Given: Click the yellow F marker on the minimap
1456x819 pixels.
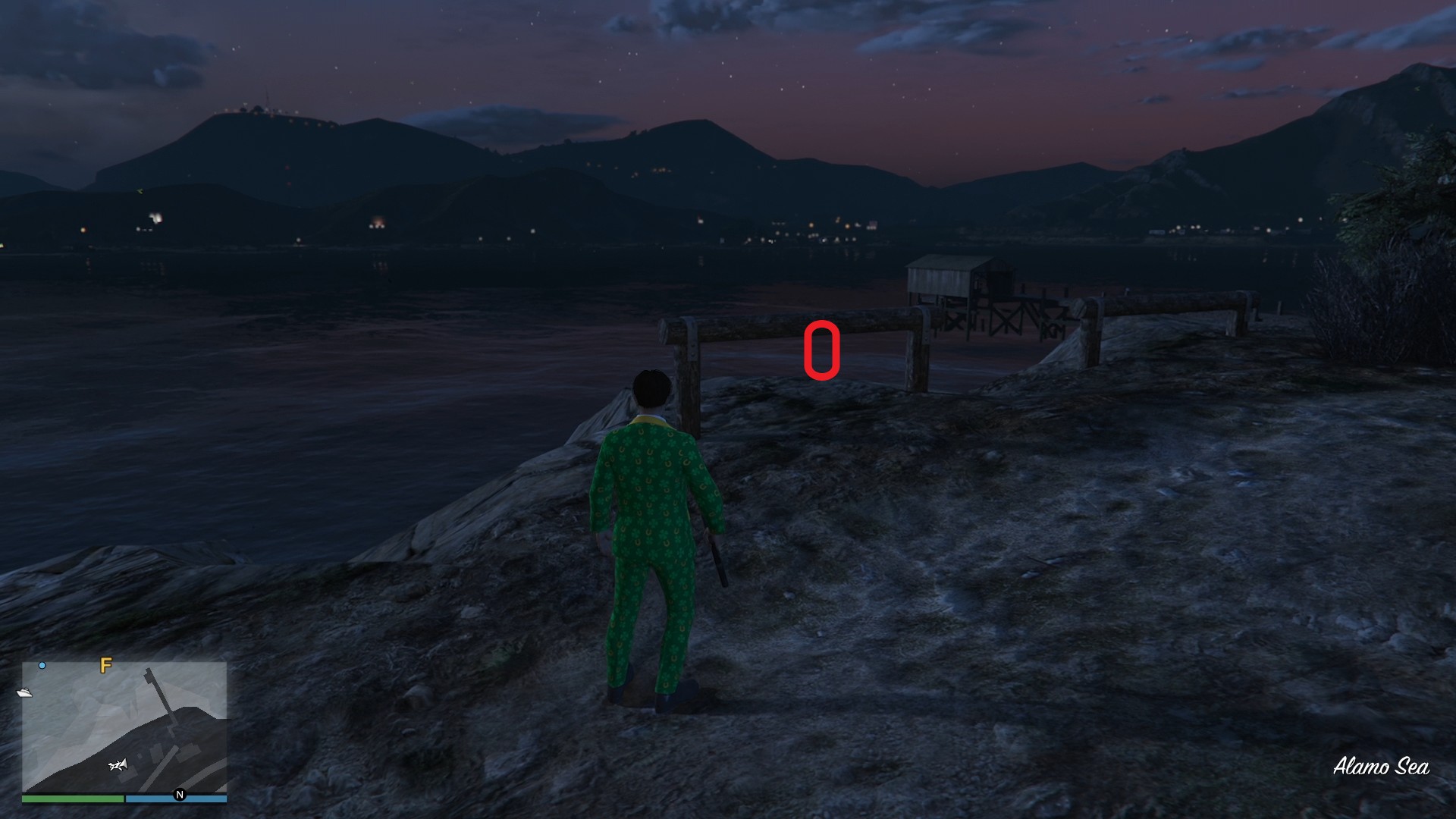Looking at the screenshot, I should pos(106,665).
